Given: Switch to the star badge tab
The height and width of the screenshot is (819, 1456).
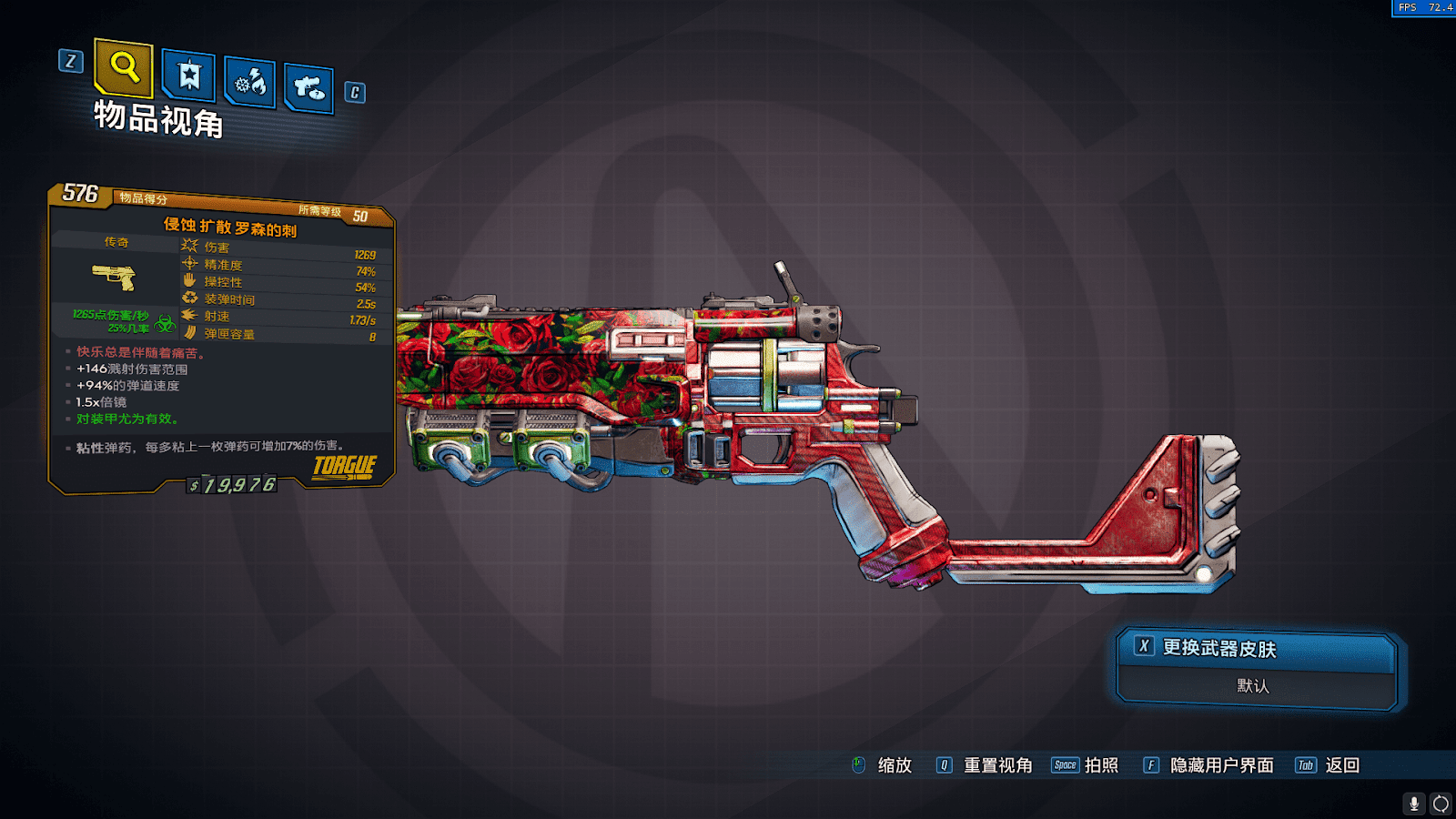Looking at the screenshot, I should click(x=189, y=76).
